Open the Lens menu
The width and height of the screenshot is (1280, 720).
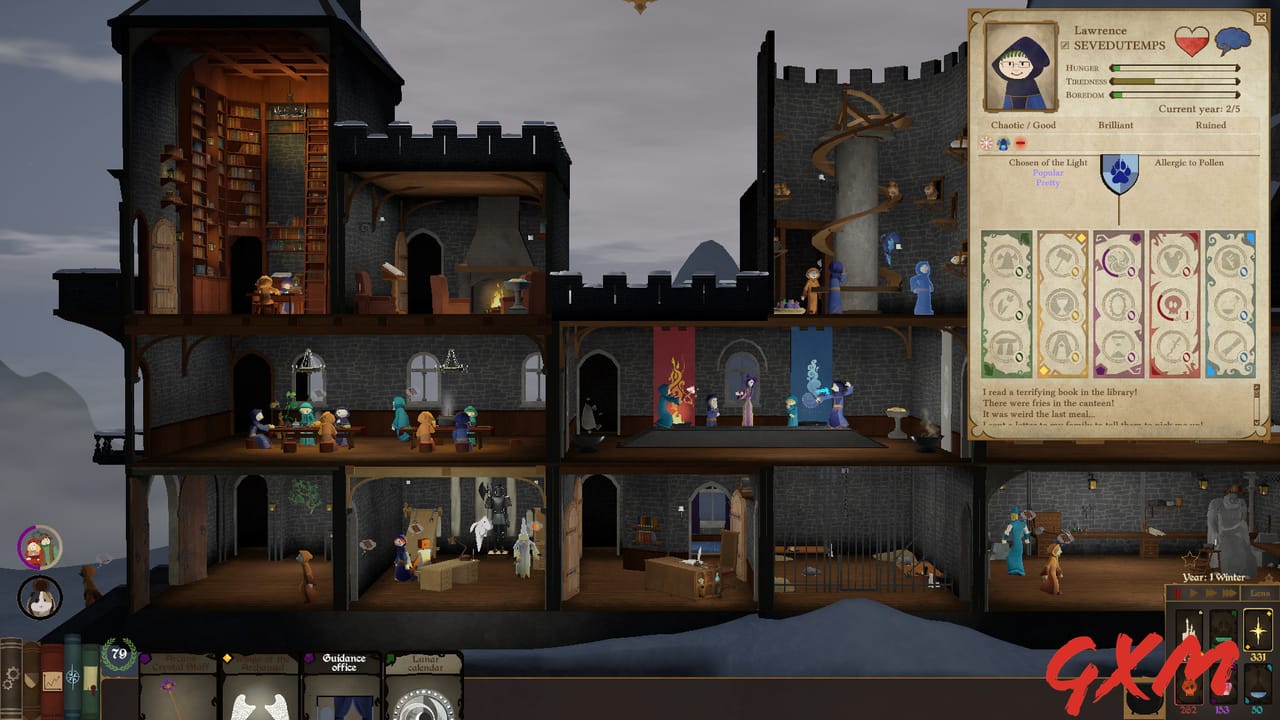click(1258, 593)
